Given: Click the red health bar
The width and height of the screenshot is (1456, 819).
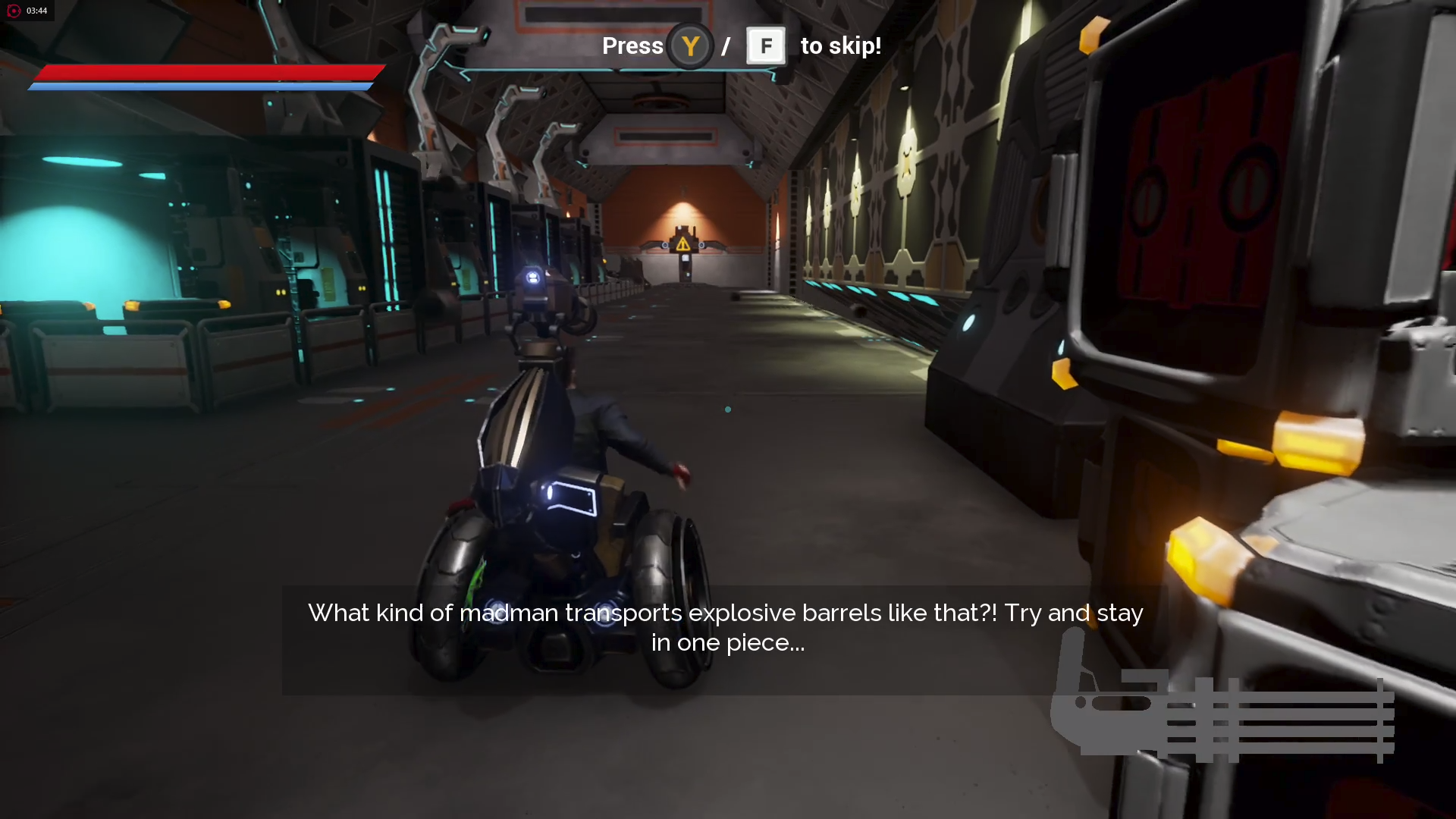Looking at the screenshot, I should [205, 74].
